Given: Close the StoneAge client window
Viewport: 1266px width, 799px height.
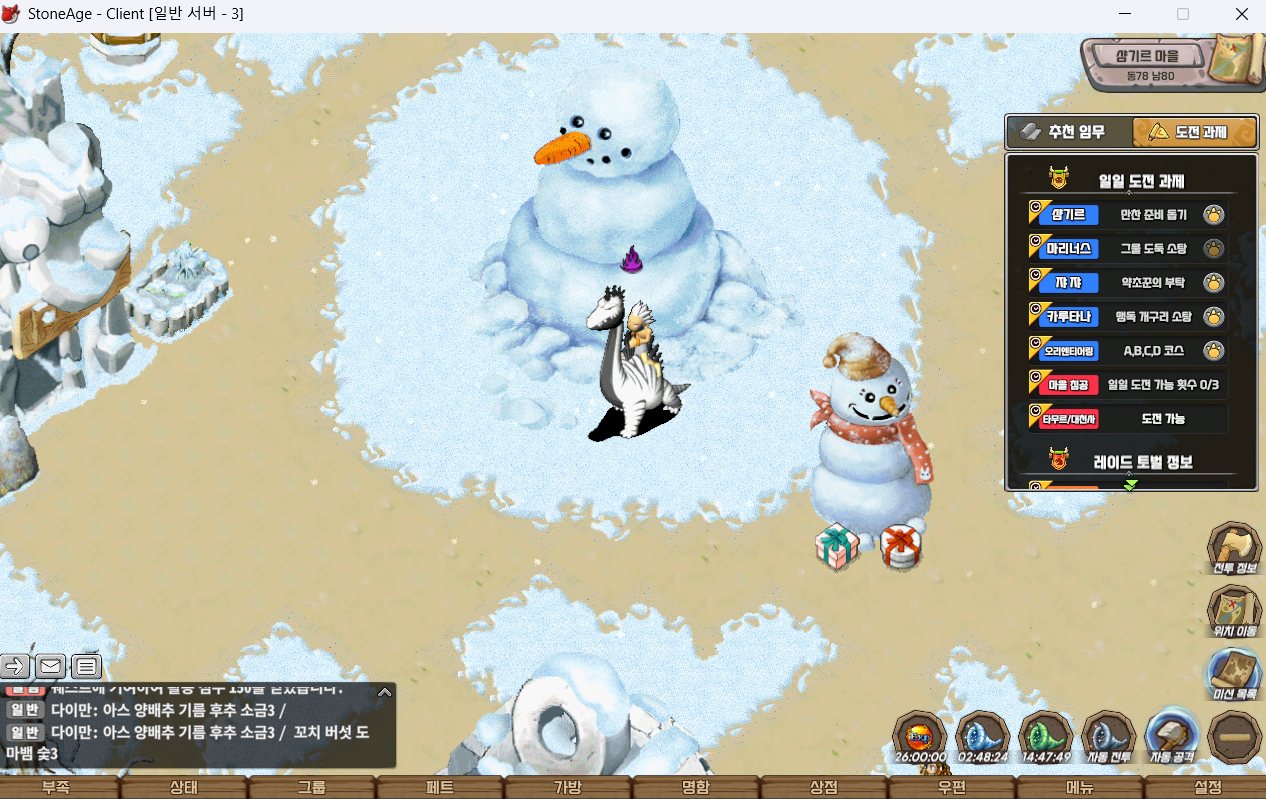Looking at the screenshot, I should pyautogui.click(x=1242, y=15).
